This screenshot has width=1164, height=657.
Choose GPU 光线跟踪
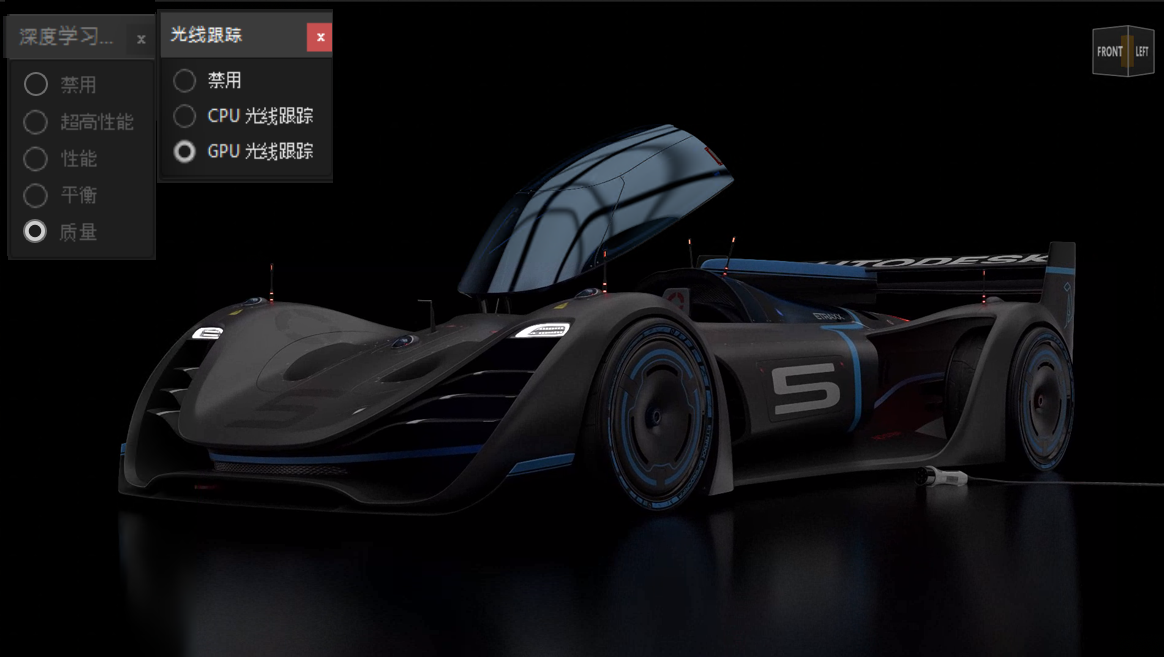pyautogui.click(x=185, y=152)
